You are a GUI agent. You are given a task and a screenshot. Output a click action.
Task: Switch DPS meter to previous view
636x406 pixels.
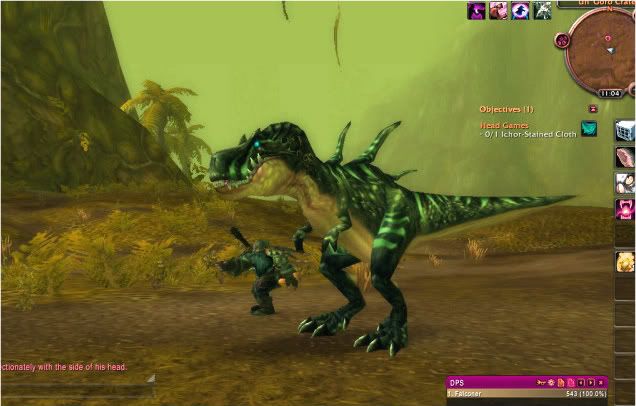pyautogui.click(x=580, y=382)
